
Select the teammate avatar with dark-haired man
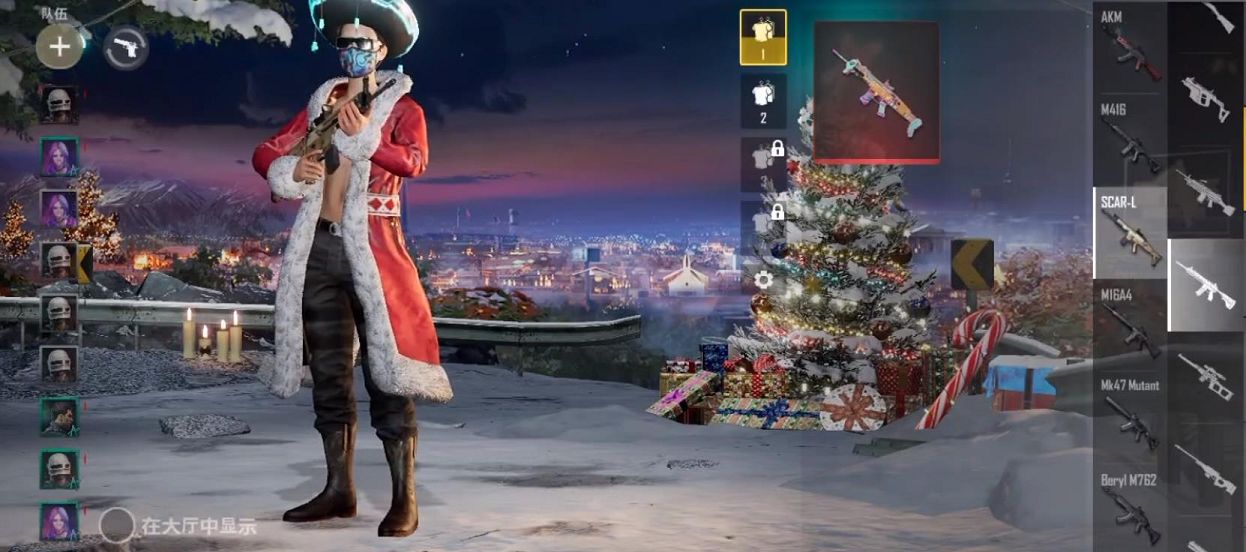pyautogui.click(x=59, y=417)
